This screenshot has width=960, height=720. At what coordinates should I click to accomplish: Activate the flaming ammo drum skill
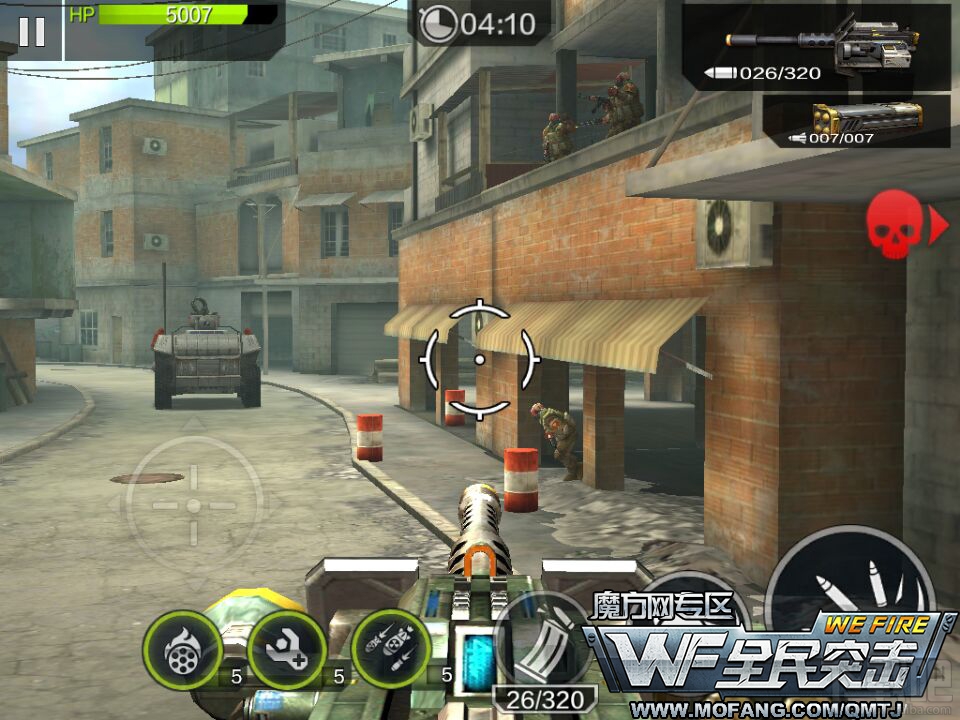click(x=182, y=650)
